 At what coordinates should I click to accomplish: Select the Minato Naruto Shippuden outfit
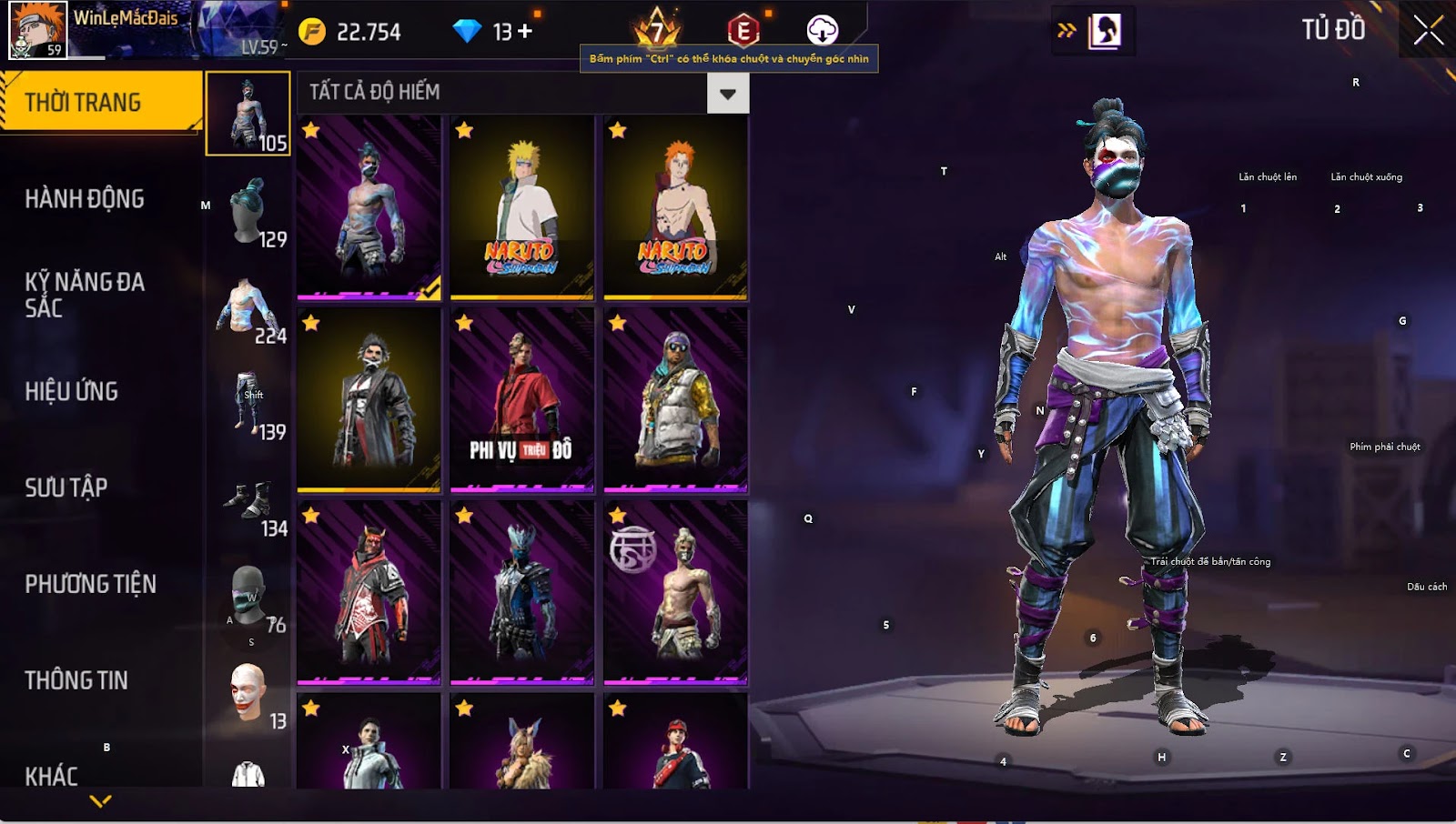pos(521,207)
